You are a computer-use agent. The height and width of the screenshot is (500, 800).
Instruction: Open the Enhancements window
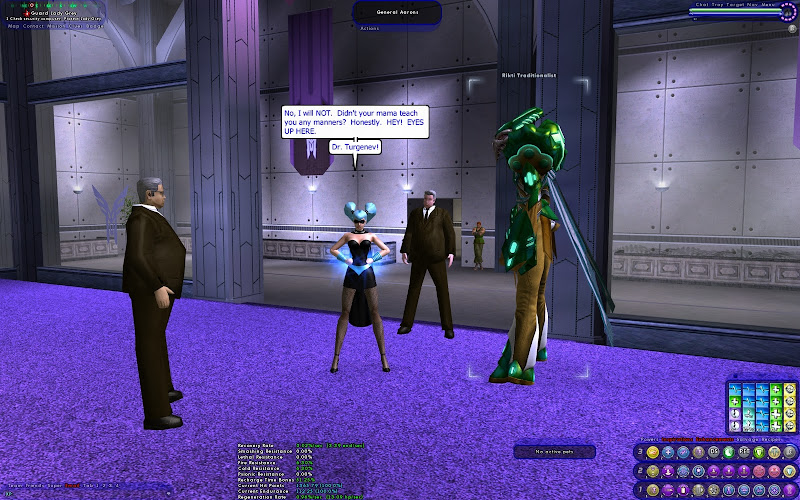[717, 438]
